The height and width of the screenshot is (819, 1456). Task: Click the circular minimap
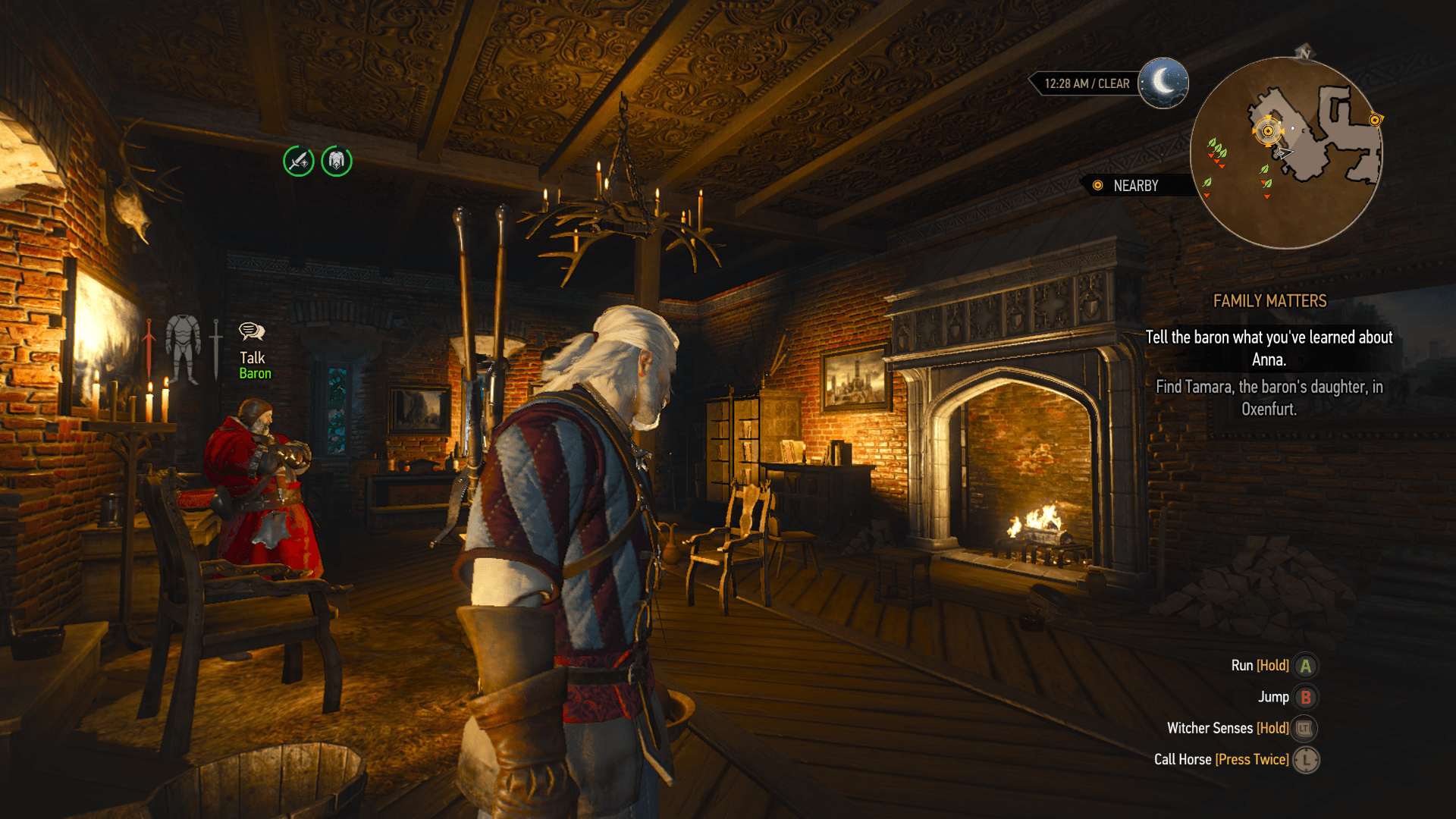1286,153
